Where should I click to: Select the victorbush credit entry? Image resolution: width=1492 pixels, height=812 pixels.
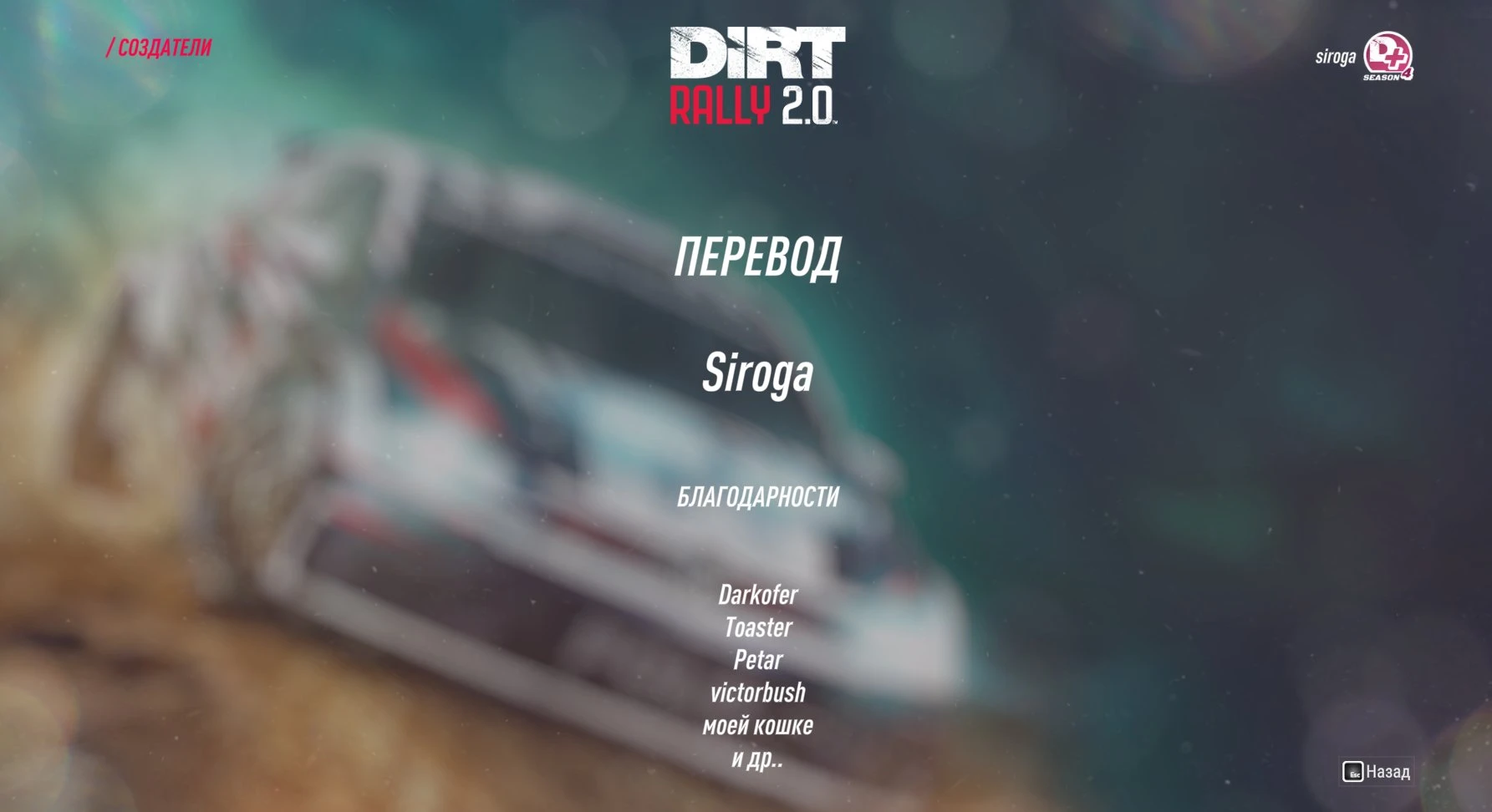pyautogui.click(x=757, y=692)
